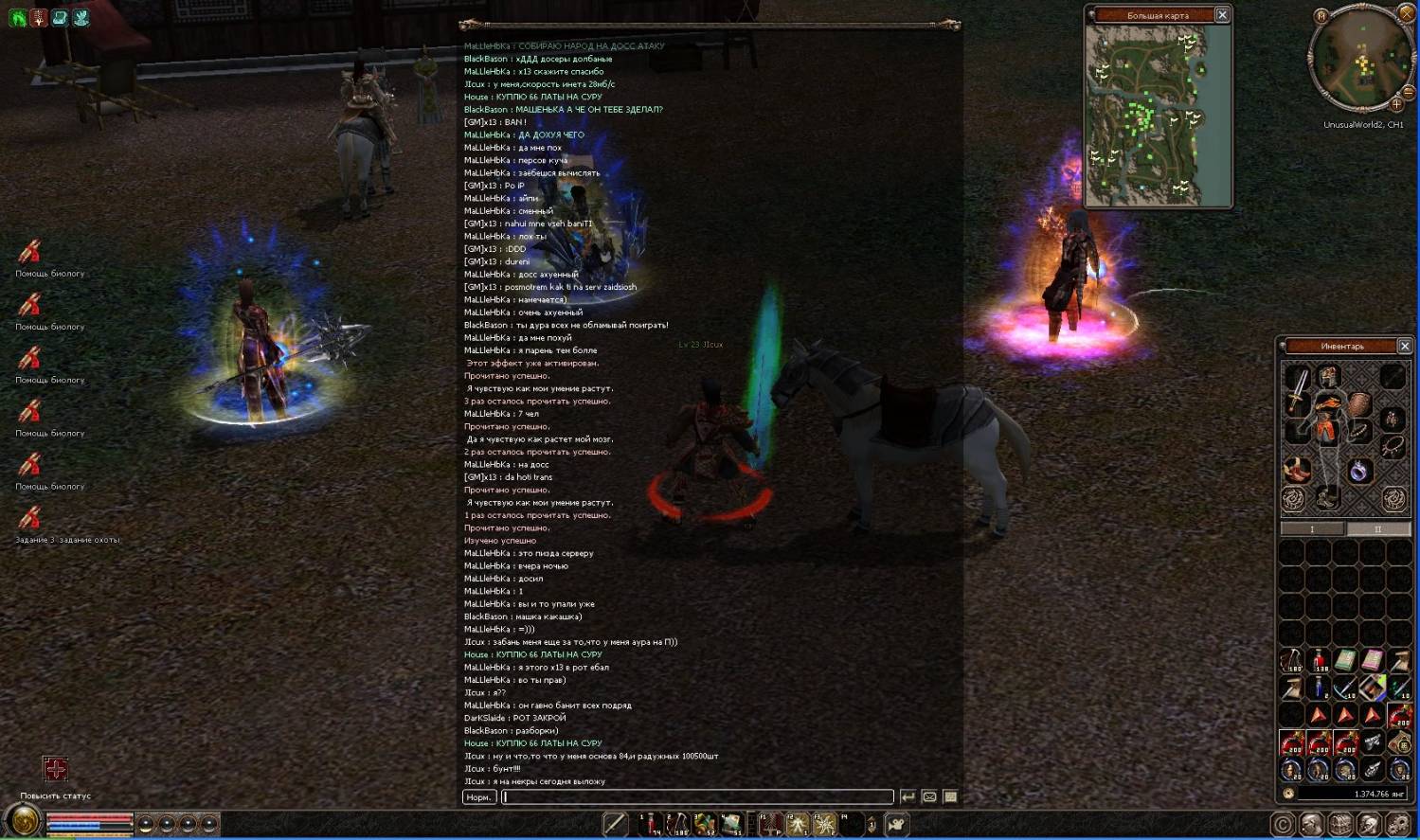1420x840 pixels.
Task: Click the M button on the minimap
Action: 1321,15
